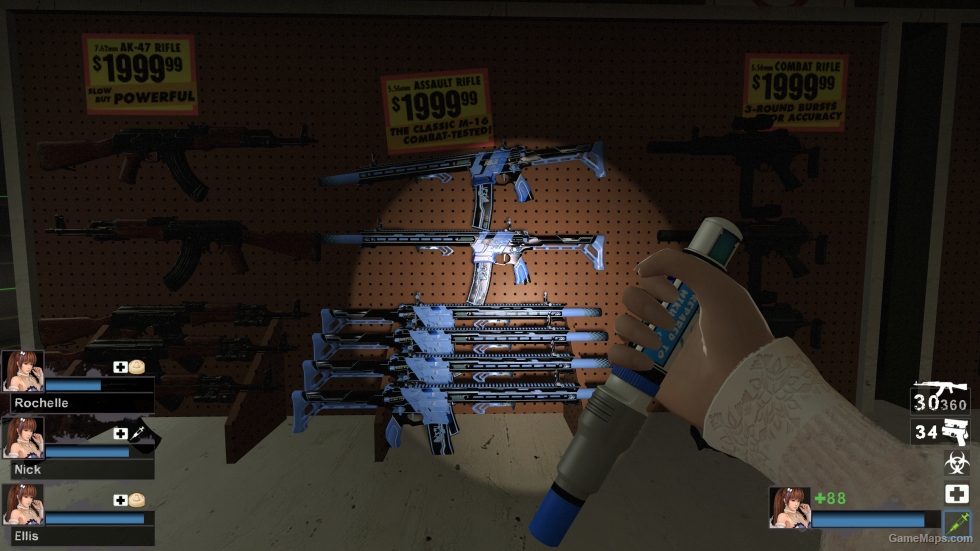Image resolution: width=980 pixels, height=551 pixels.
Task: Select the AK-47 rifle weapon slot
Action: click(x=926, y=399)
